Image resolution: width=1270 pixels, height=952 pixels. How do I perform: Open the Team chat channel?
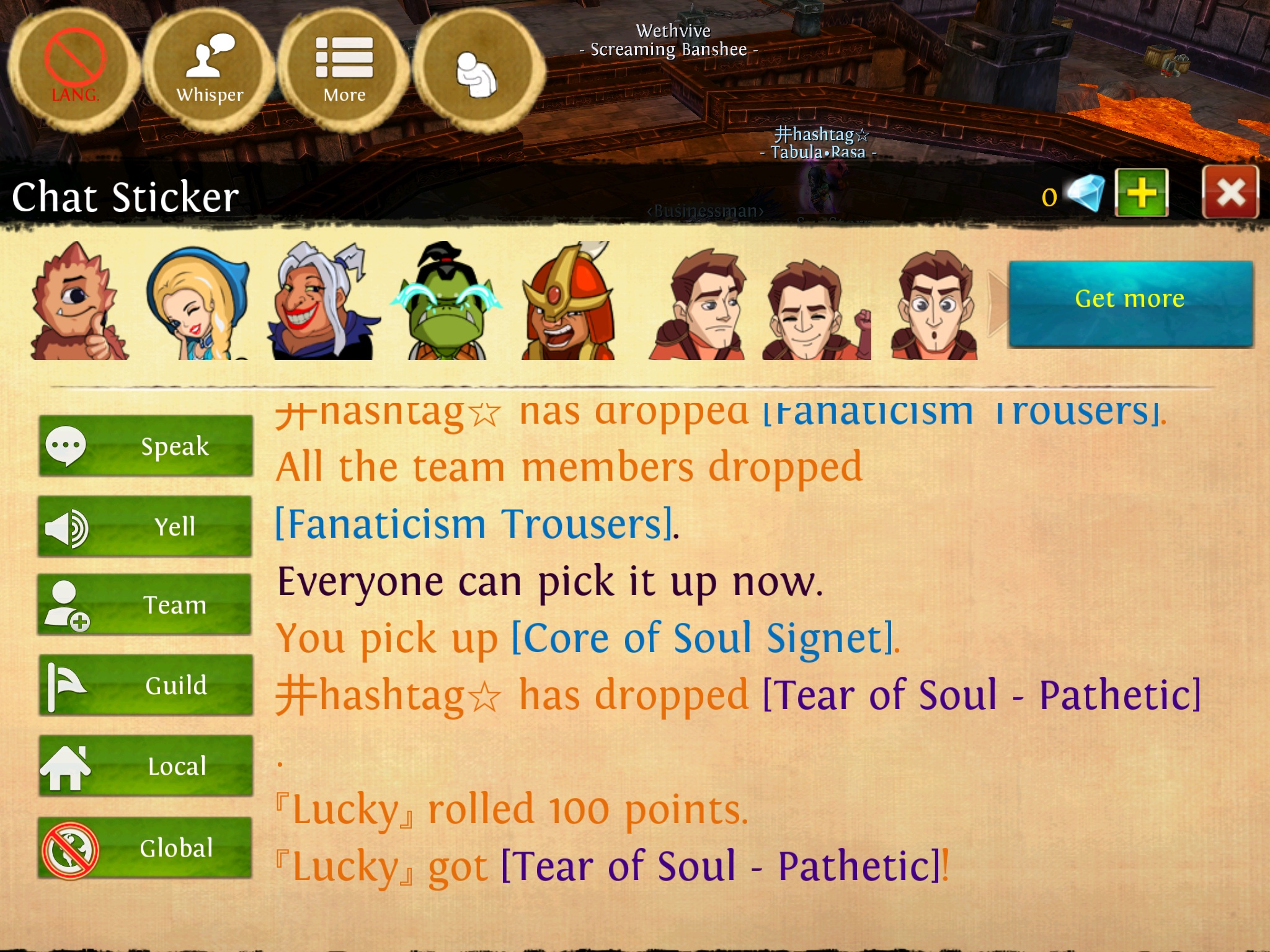[146, 605]
